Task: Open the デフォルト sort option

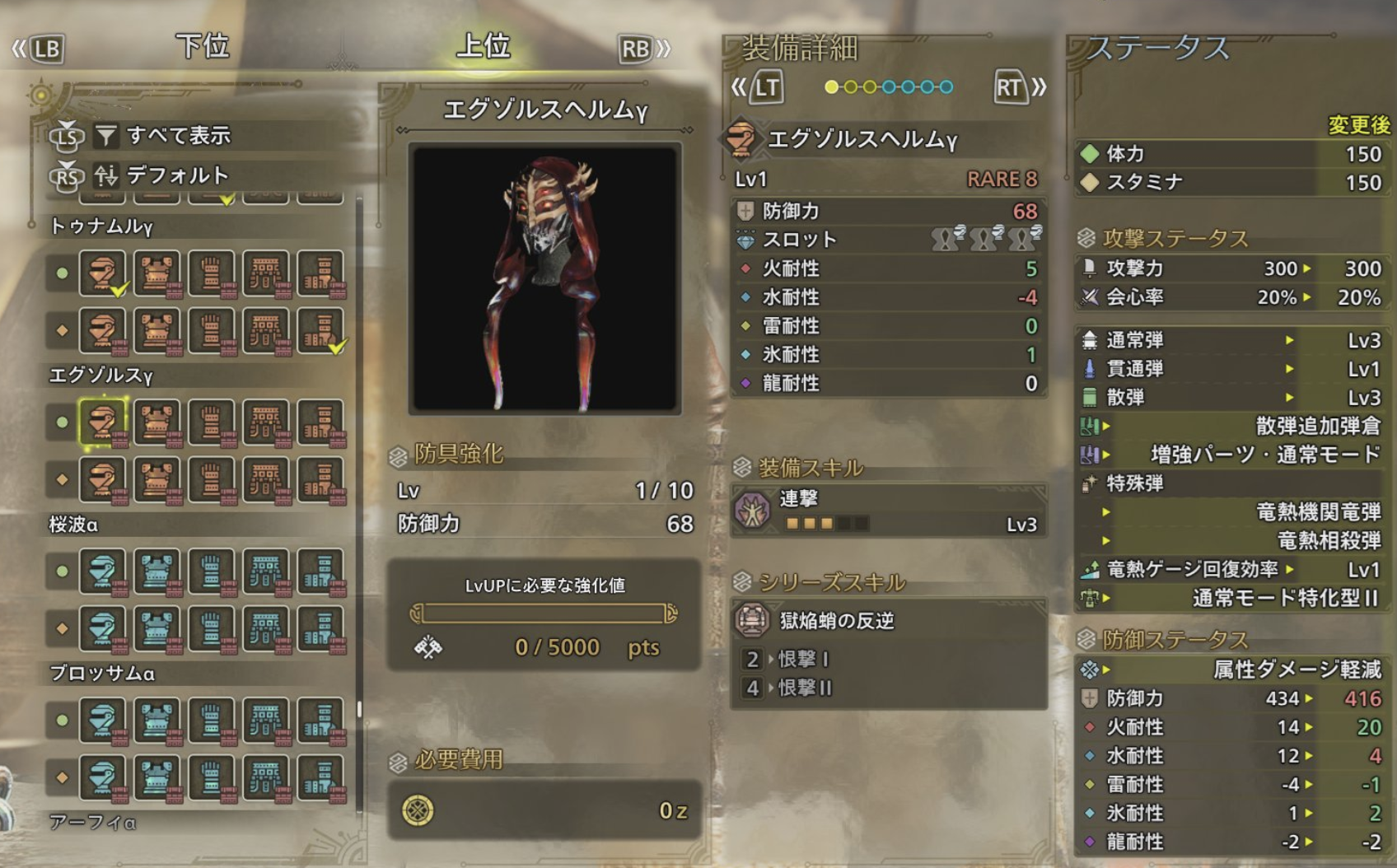Action: (x=176, y=175)
